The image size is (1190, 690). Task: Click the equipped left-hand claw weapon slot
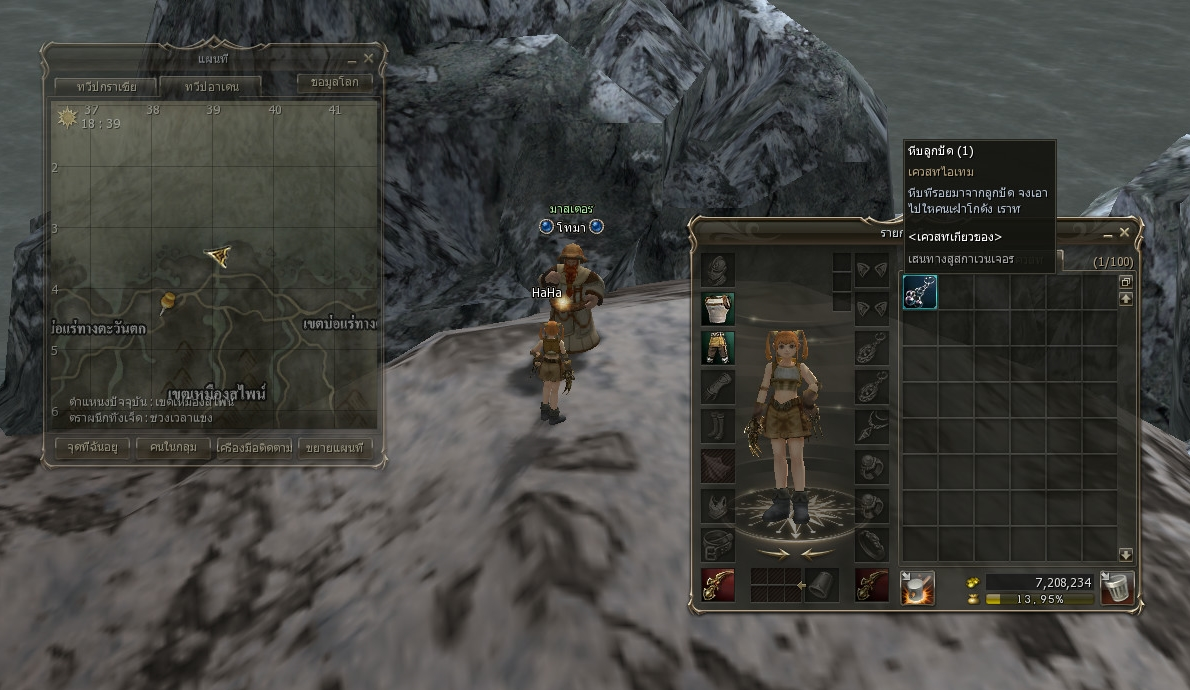pos(718,586)
